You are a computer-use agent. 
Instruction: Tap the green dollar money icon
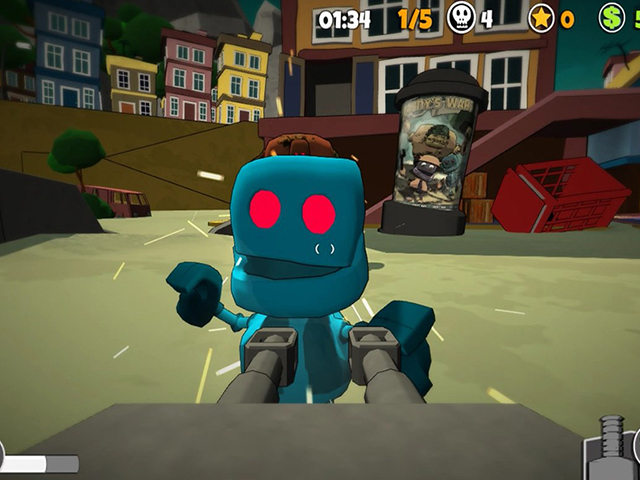coord(612,18)
